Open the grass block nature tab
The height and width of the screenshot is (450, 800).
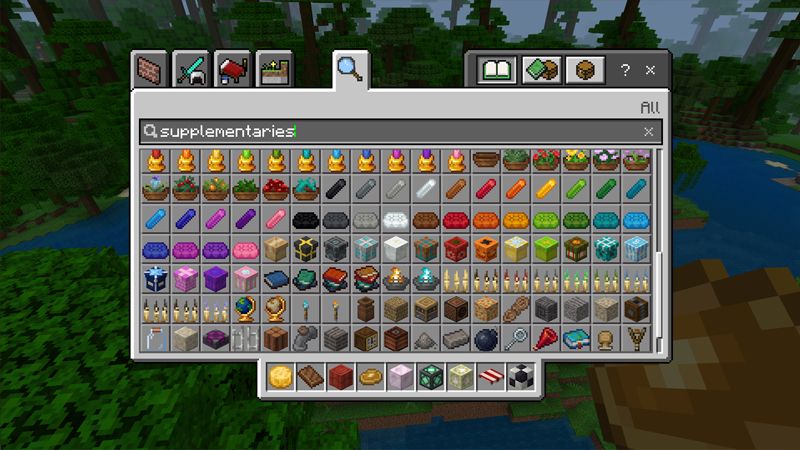point(271,71)
